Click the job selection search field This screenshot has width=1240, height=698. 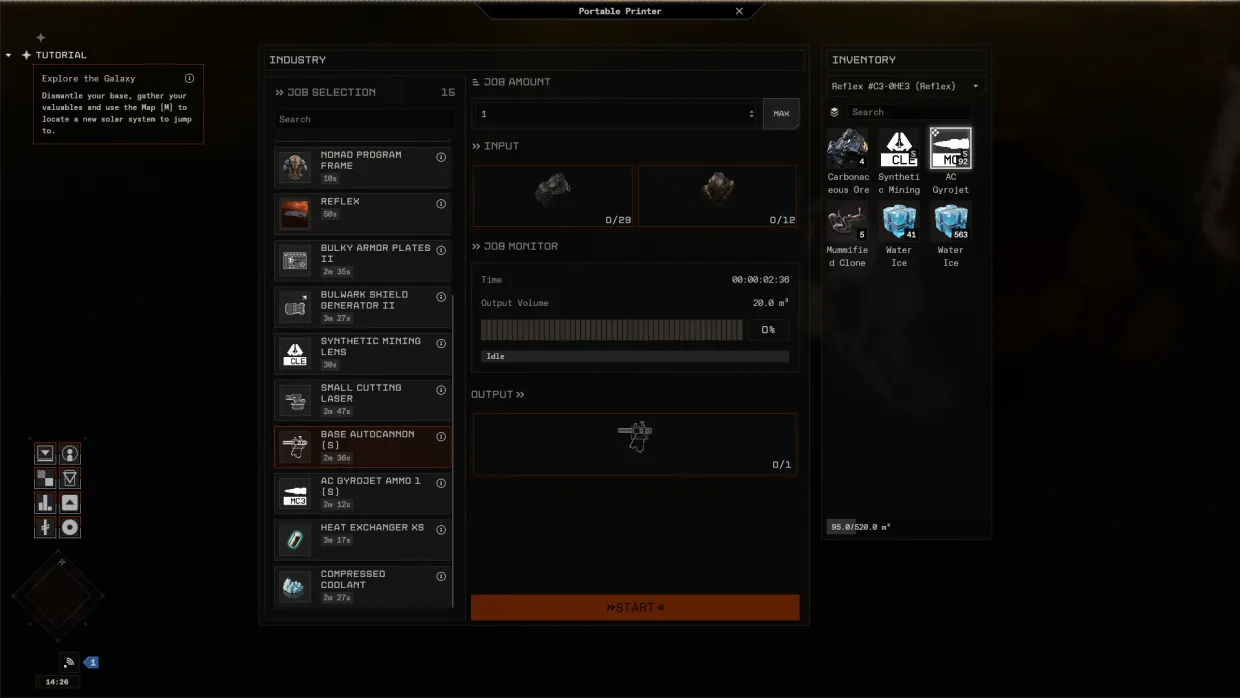coord(363,119)
